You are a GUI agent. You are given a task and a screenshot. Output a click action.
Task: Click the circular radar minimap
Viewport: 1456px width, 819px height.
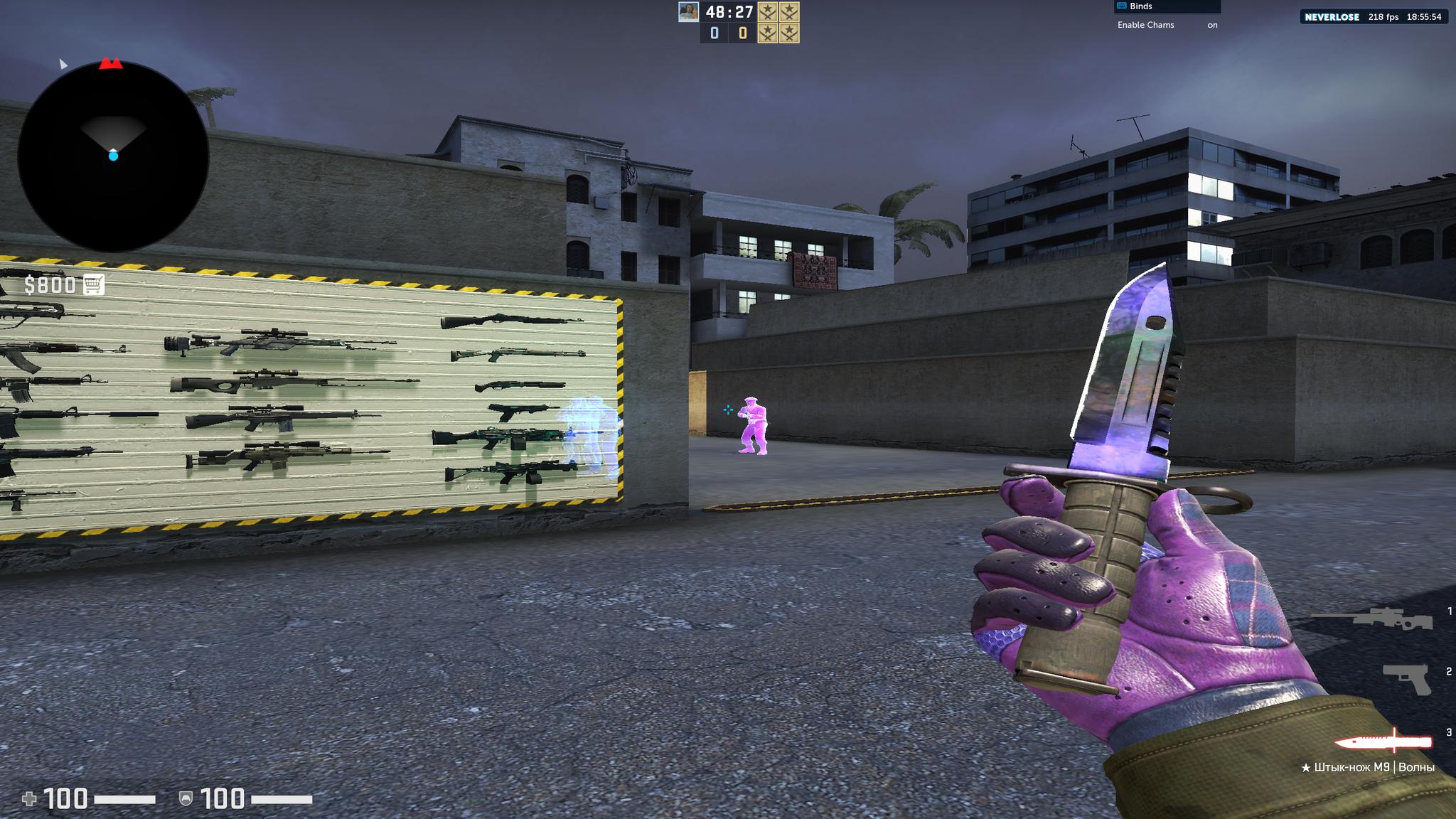coord(113,156)
